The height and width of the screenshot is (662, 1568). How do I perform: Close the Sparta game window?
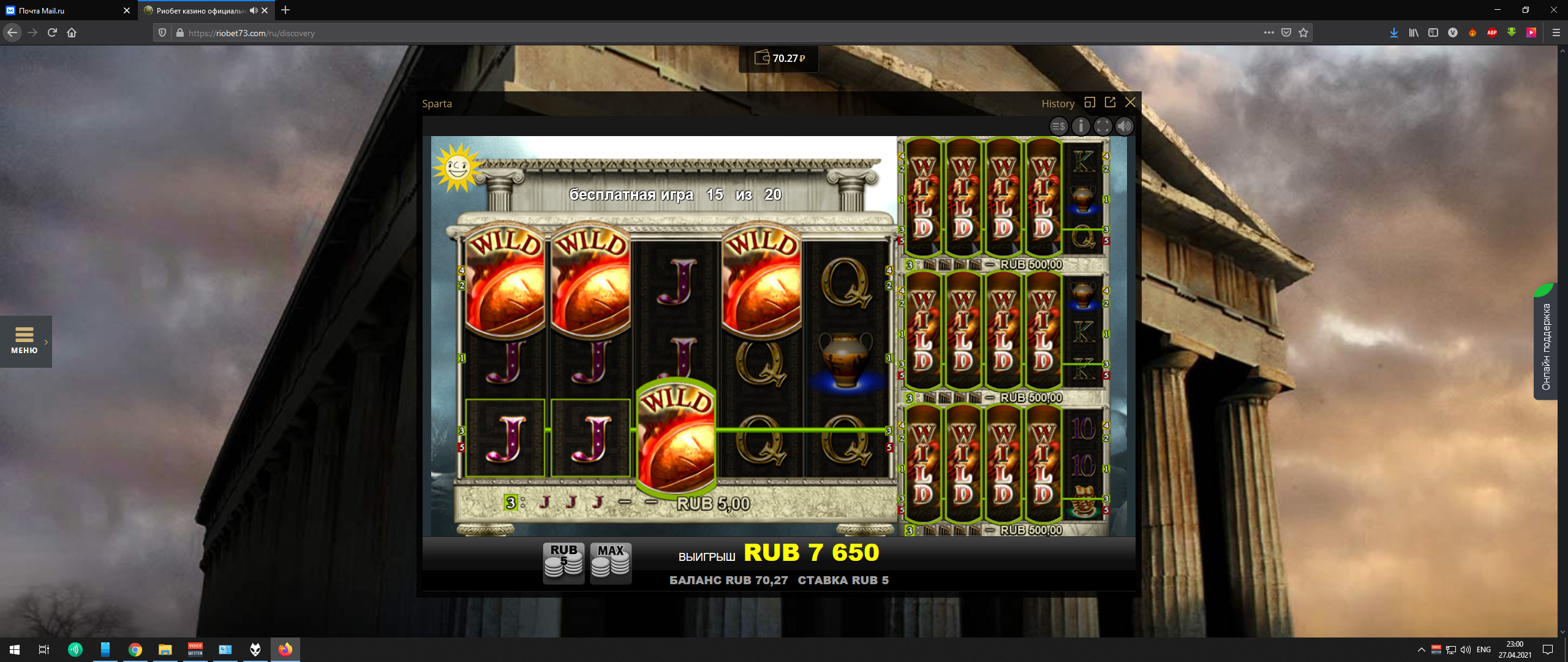click(1130, 102)
